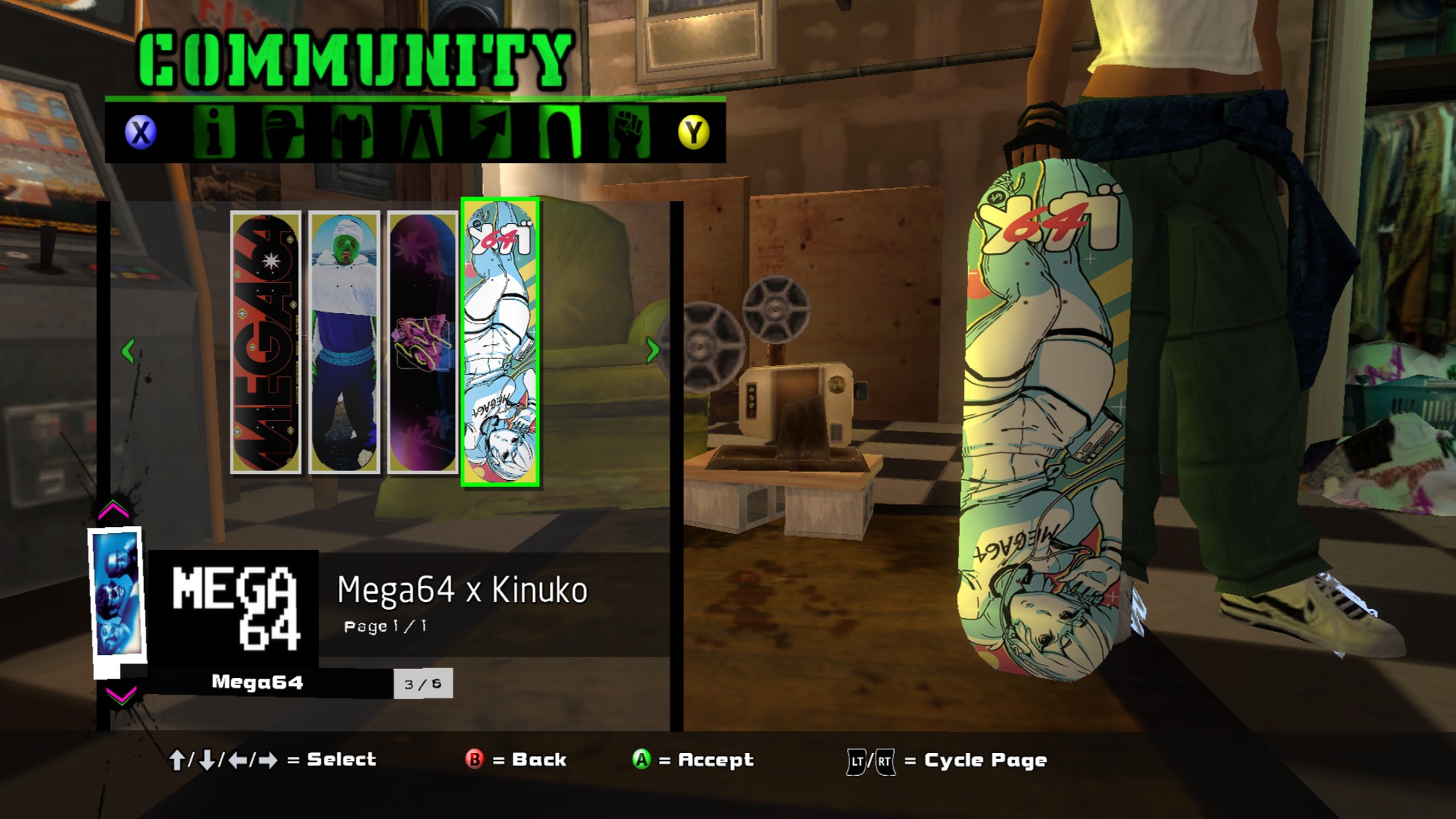The height and width of the screenshot is (819, 1456).
Task: Select the Mega64 x Kinuko anime deck
Action: tap(500, 343)
